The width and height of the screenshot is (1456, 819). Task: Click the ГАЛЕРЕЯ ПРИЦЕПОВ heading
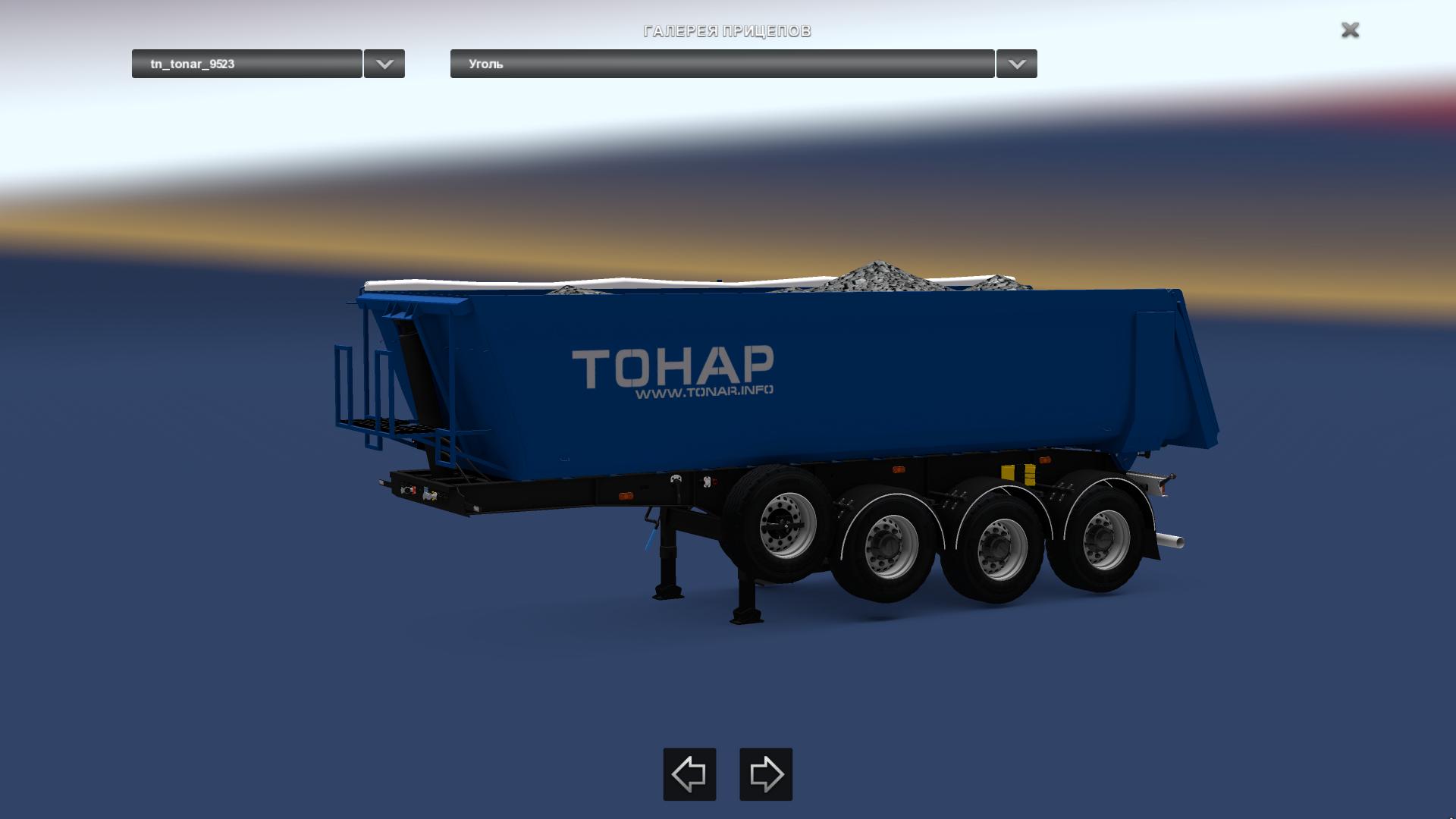(727, 31)
